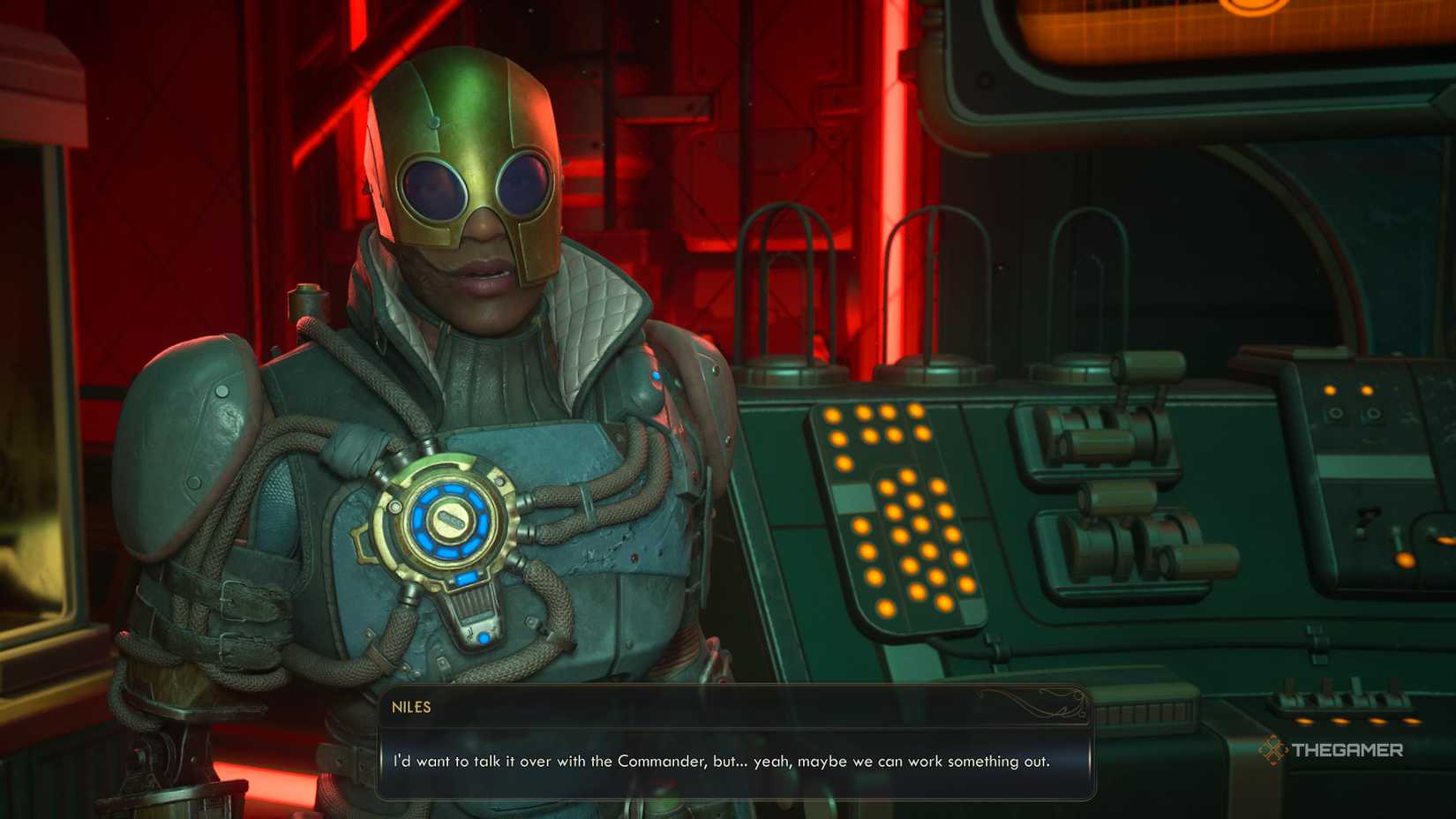The width and height of the screenshot is (1456, 819).
Task: Select the small blue light on Niles' shoulder
Action: [655, 374]
